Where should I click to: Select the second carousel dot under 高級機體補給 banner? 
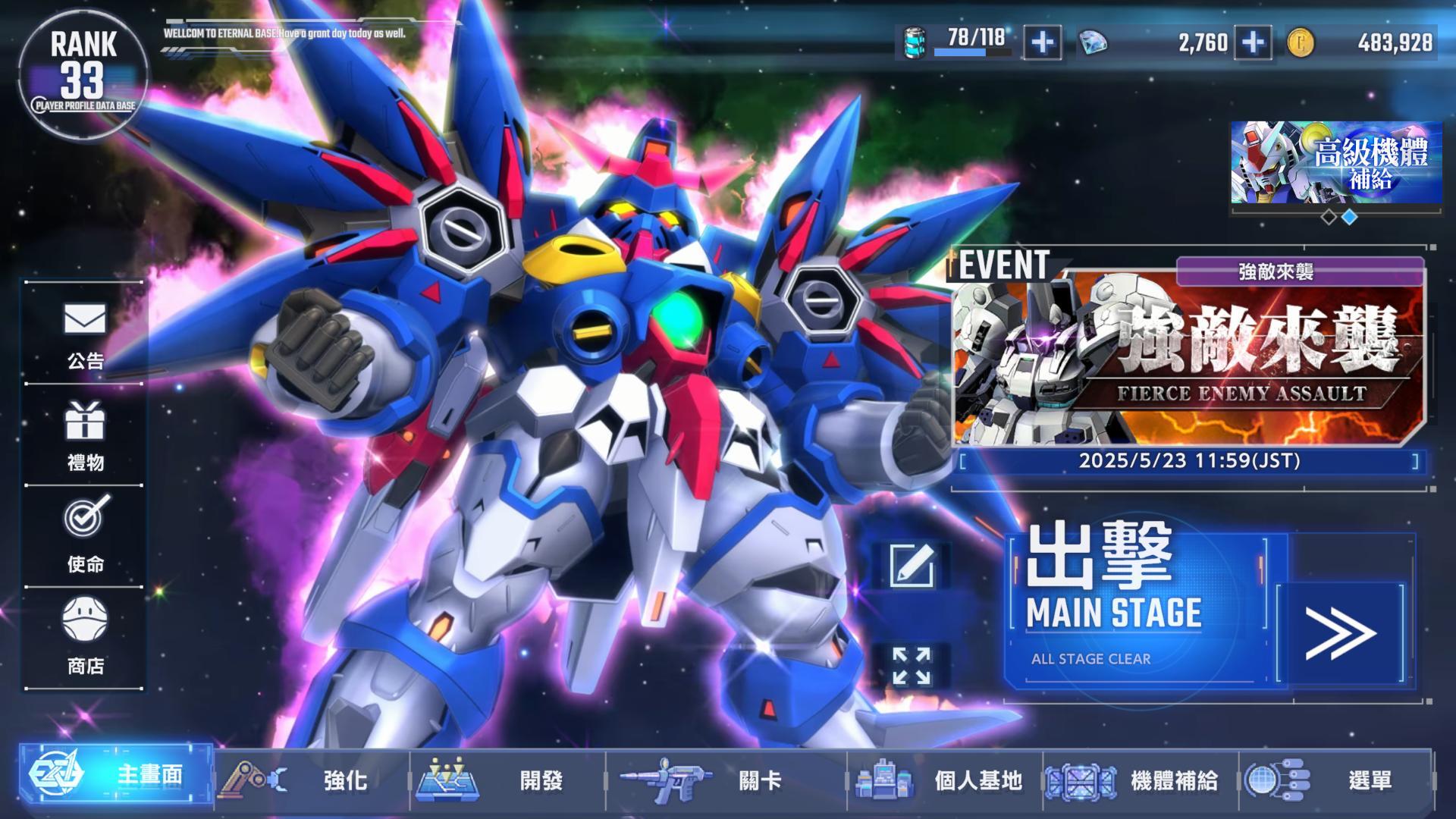tap(1350, 217)
